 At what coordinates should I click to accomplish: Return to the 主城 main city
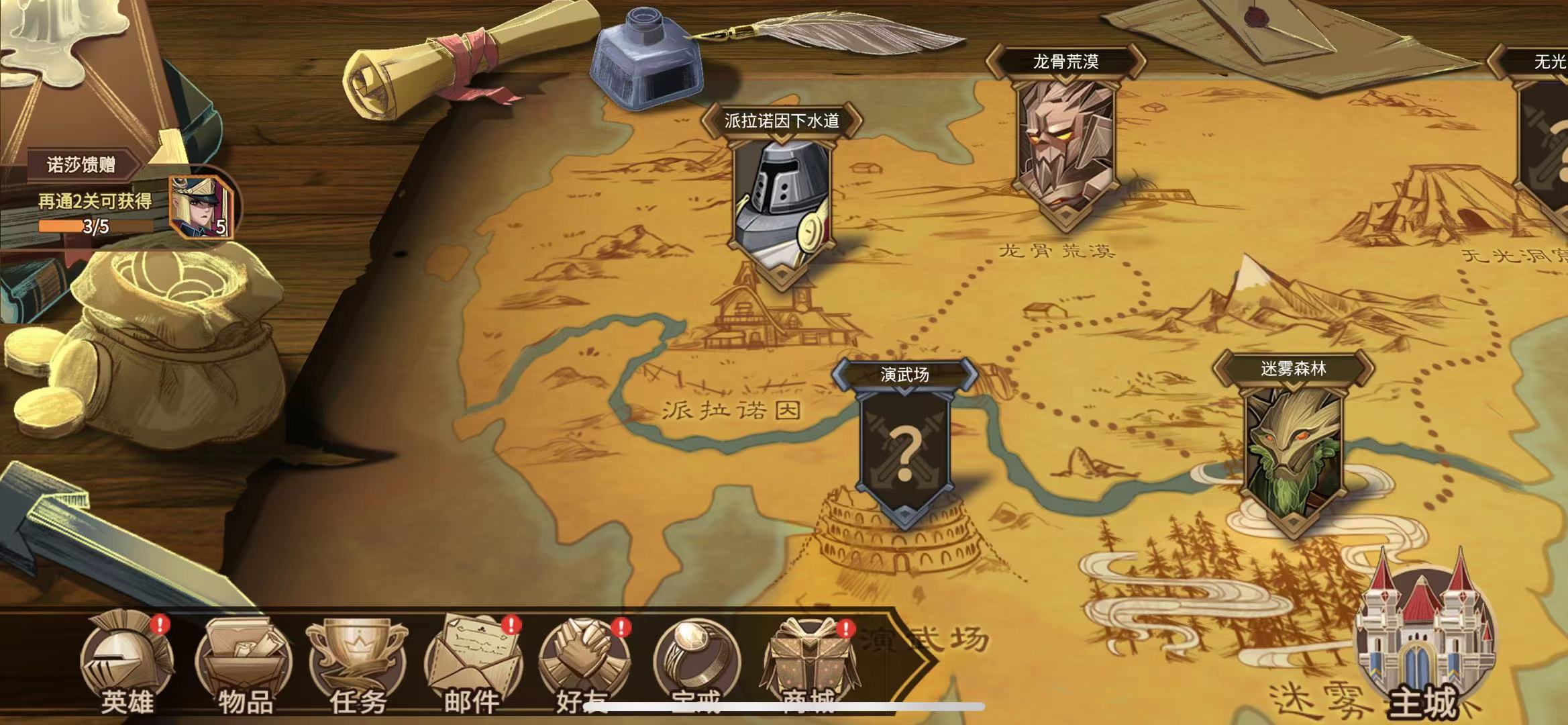click(x=1424, y=644)
